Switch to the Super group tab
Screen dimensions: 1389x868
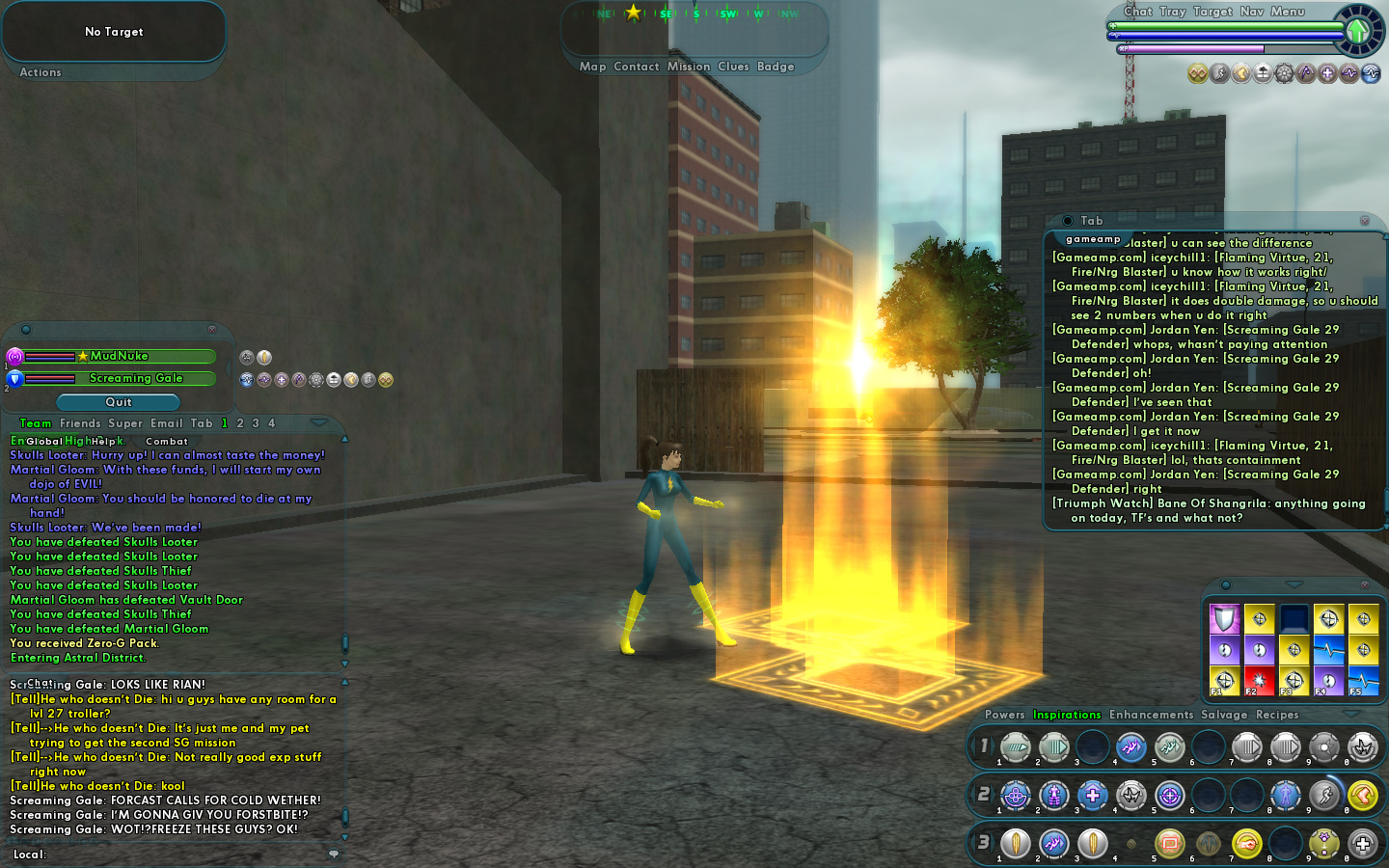(125, 423)
